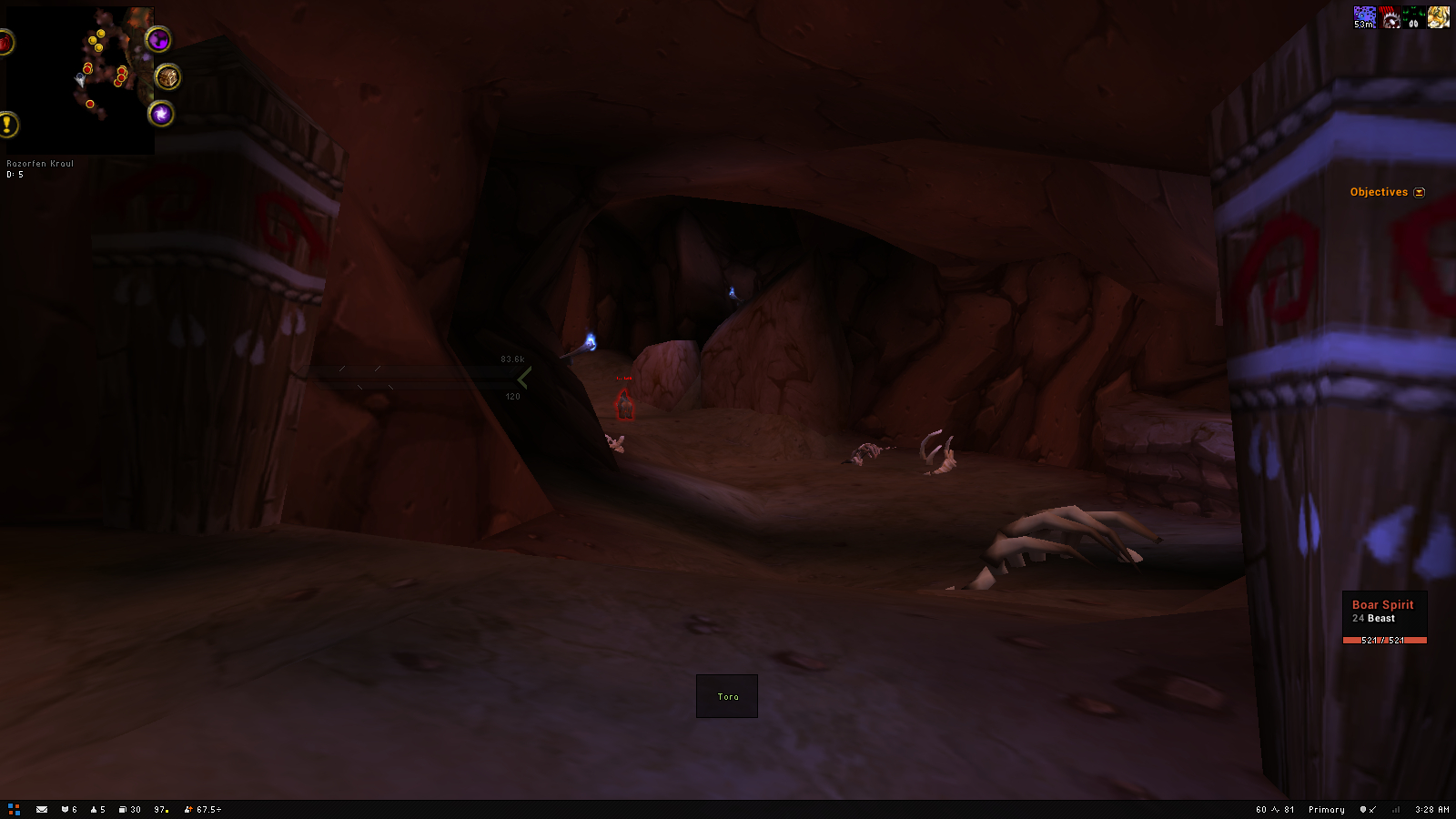The width and height of the screenshot is (1456, 819).
Task: Click the gold counter showing 97
Action: coord(161,809)
